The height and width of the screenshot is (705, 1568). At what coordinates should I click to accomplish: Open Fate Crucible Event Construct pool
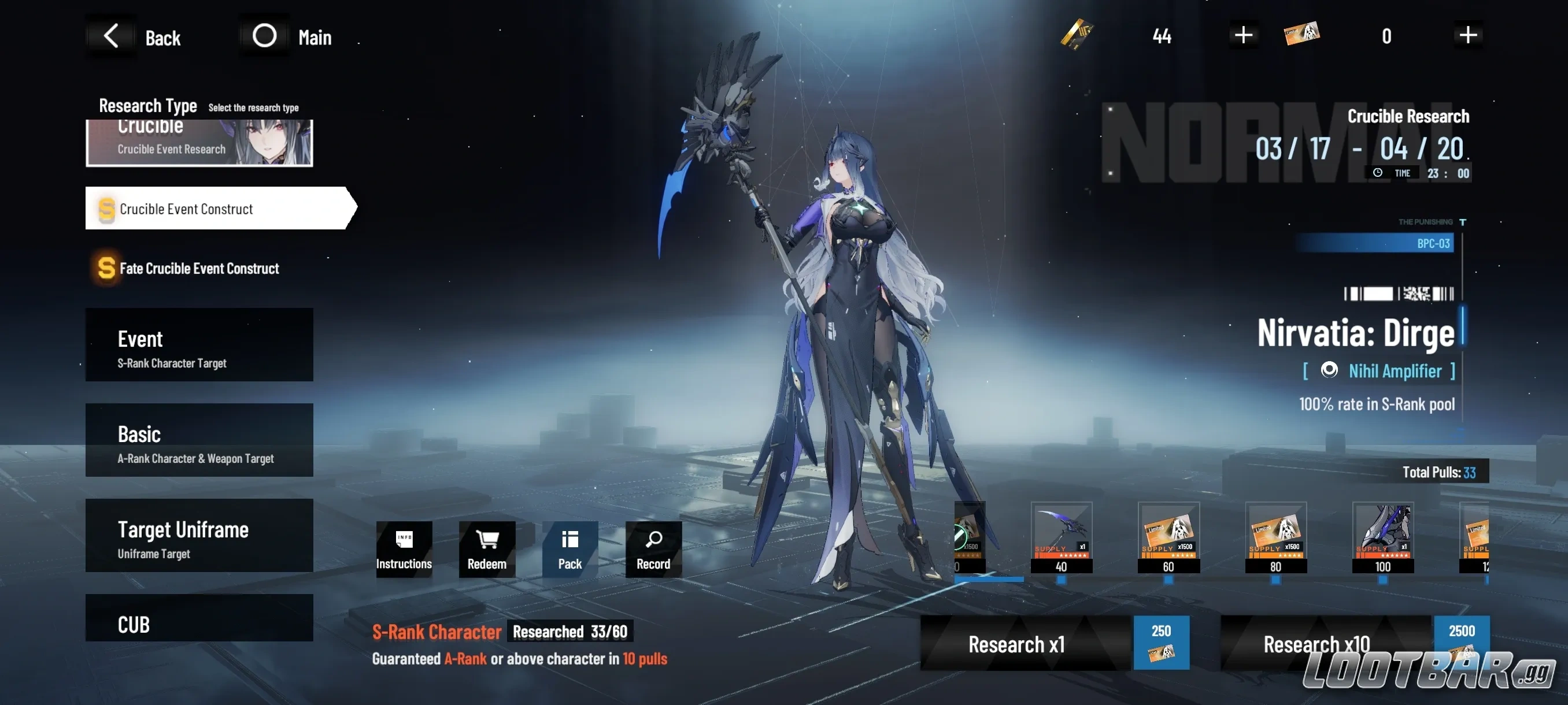click(188, 268)
